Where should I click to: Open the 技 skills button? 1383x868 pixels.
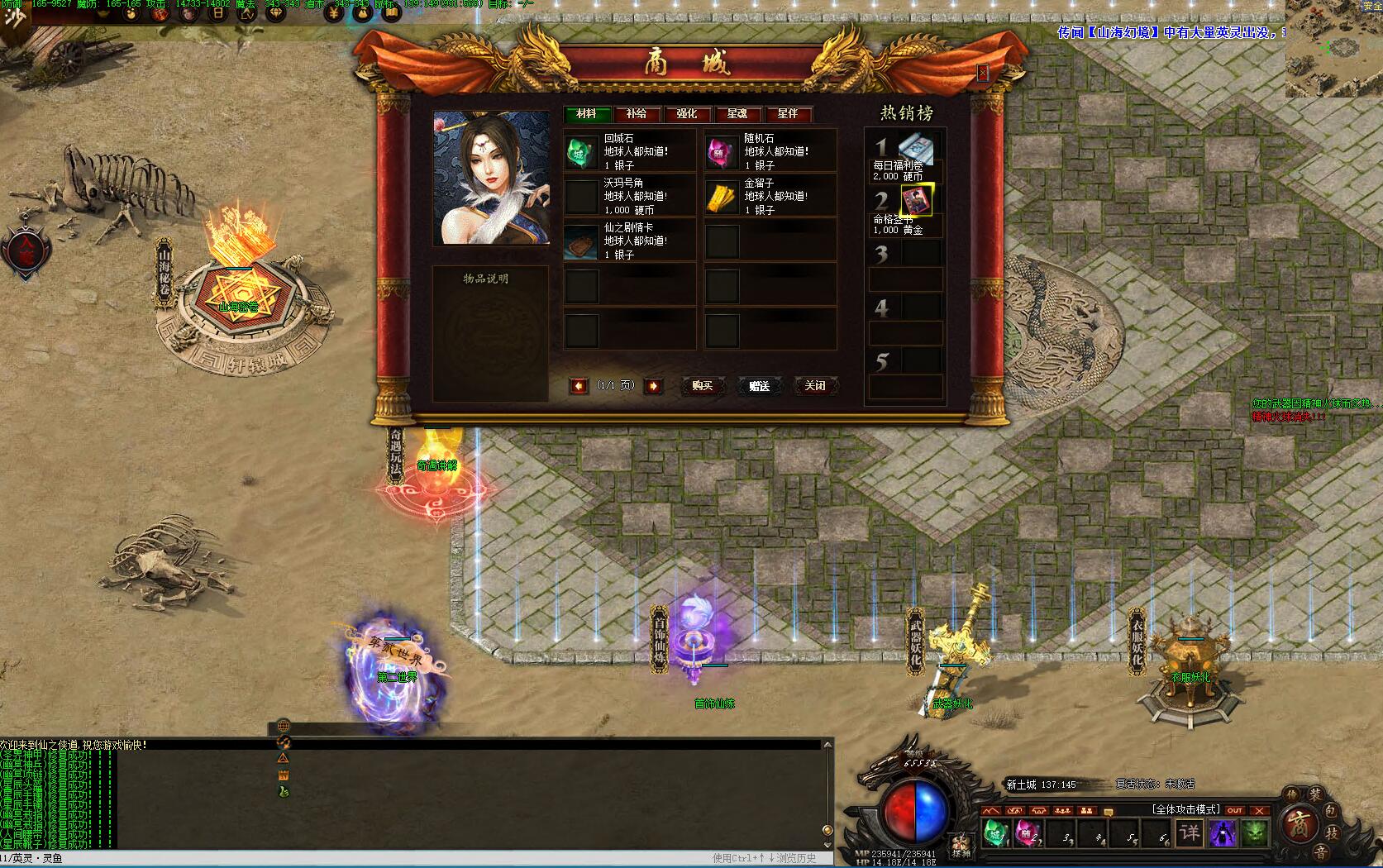tap(1331, 832)
